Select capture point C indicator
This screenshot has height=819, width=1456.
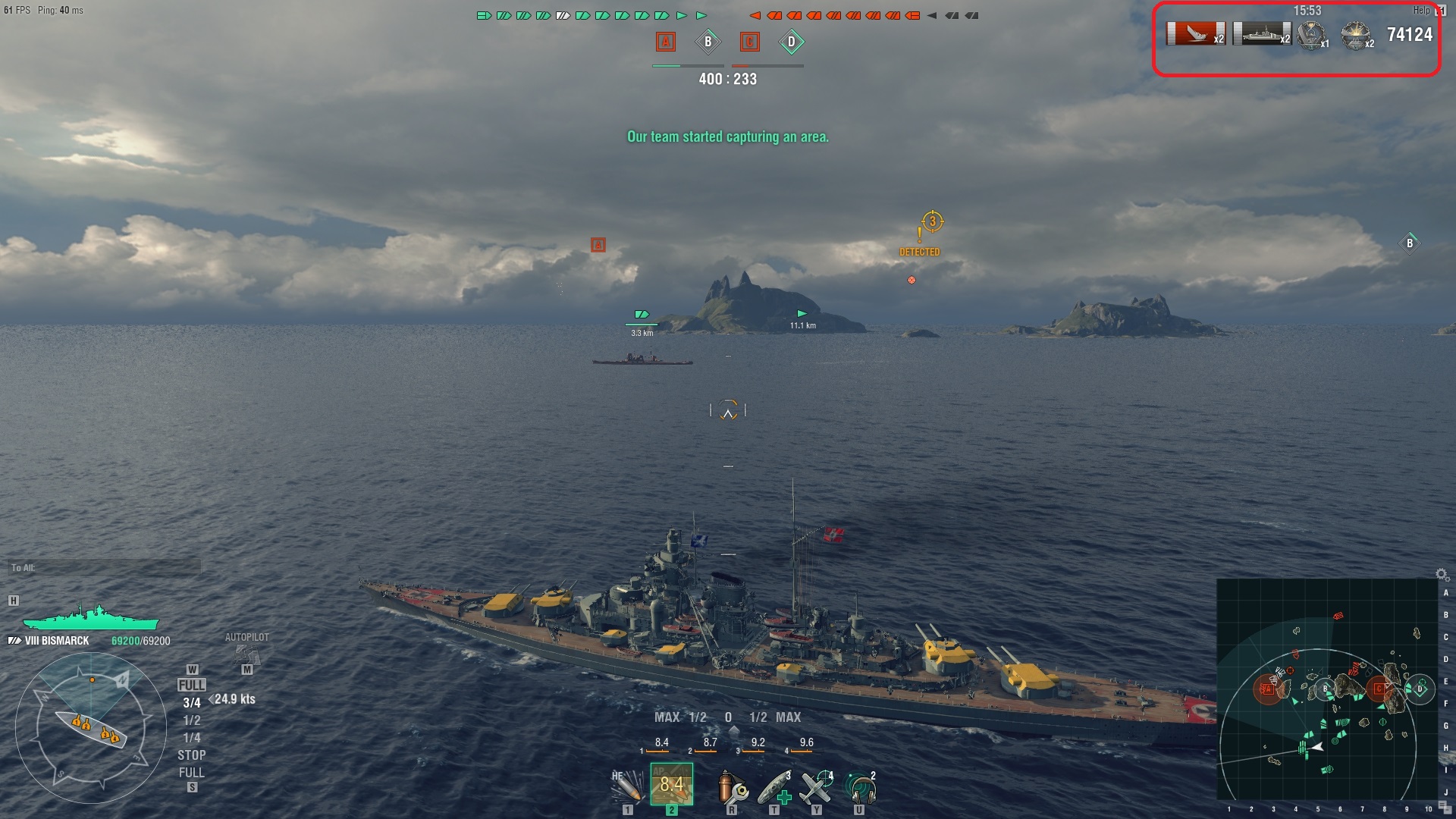[749, 42]
